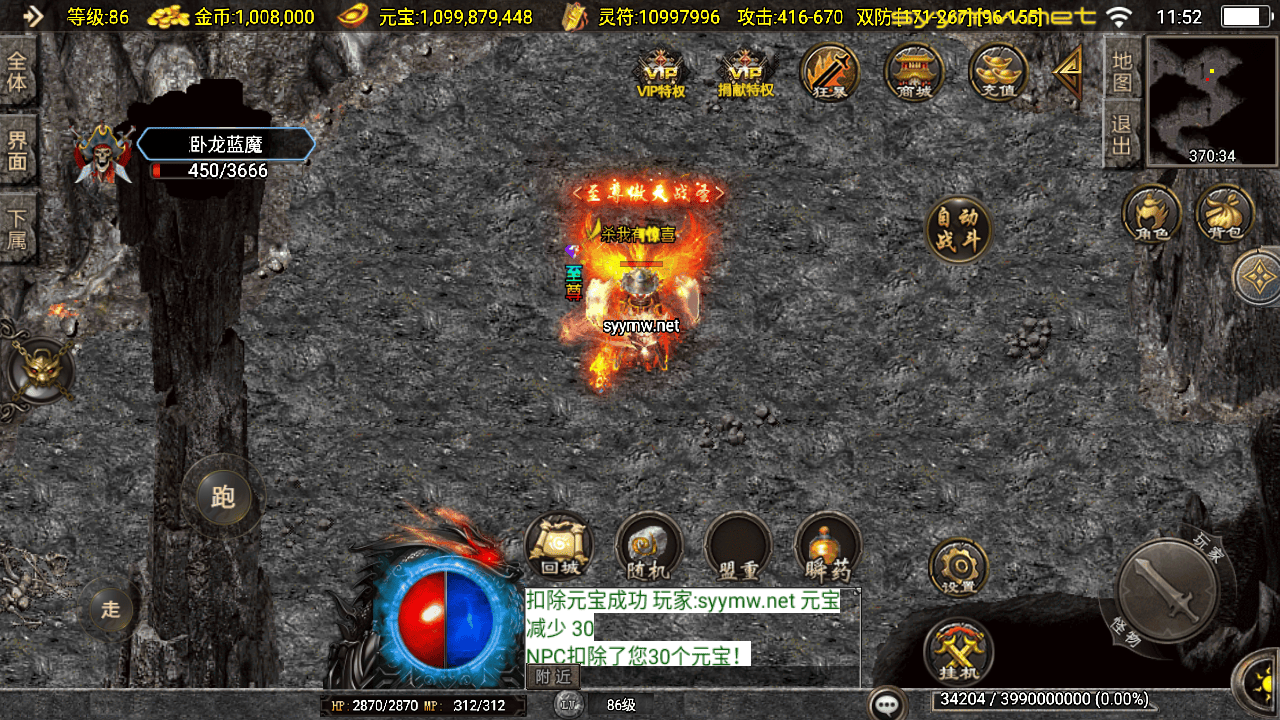Use the 瞬药 instant potion
The height and width of the screenshot is (720, 1280).
click(x=828, y=547)
